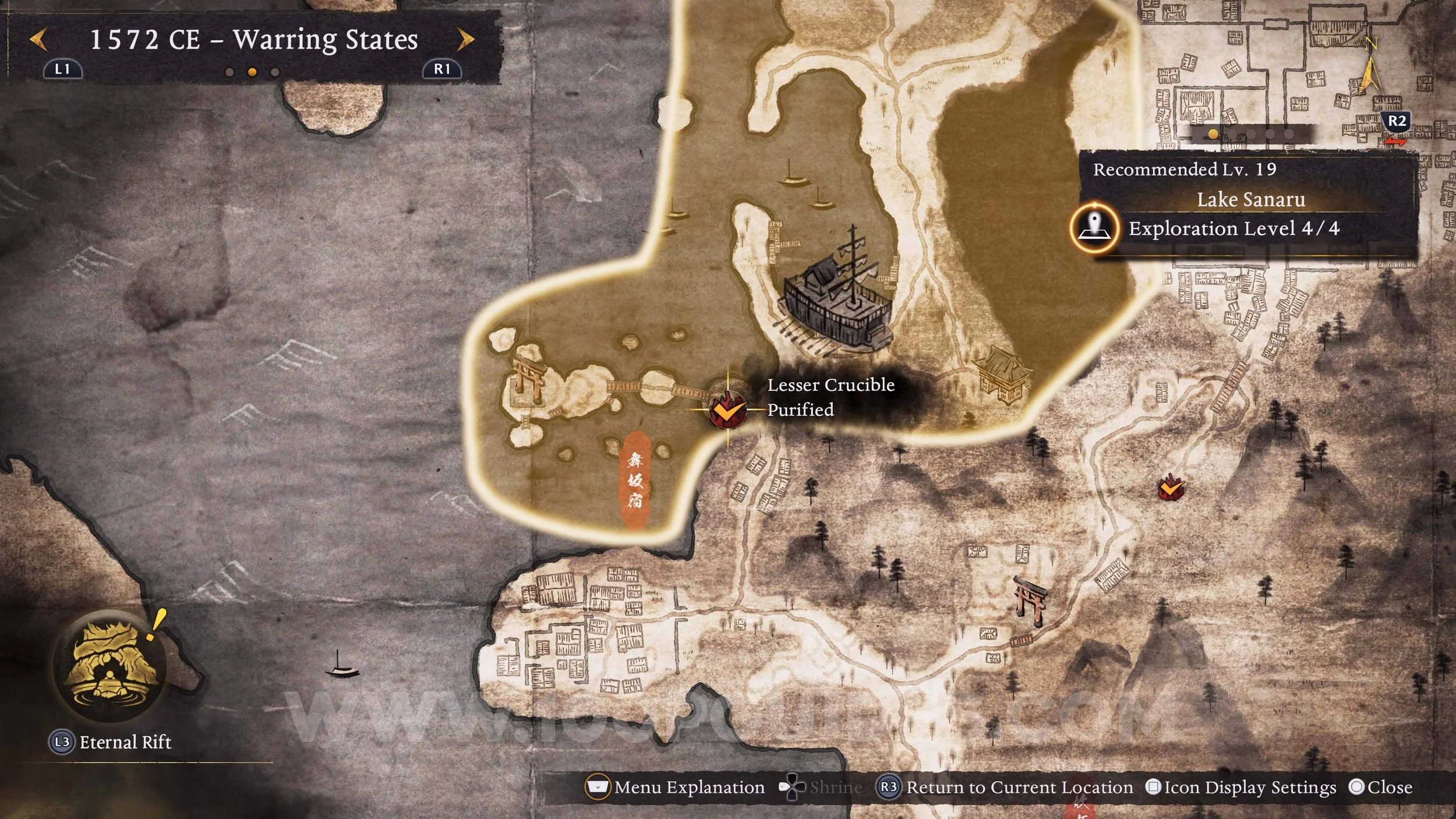The height and width of the screenshot is (819, 1456).
Task: Open the Eternal Rift icon
Action: point(109,665)
